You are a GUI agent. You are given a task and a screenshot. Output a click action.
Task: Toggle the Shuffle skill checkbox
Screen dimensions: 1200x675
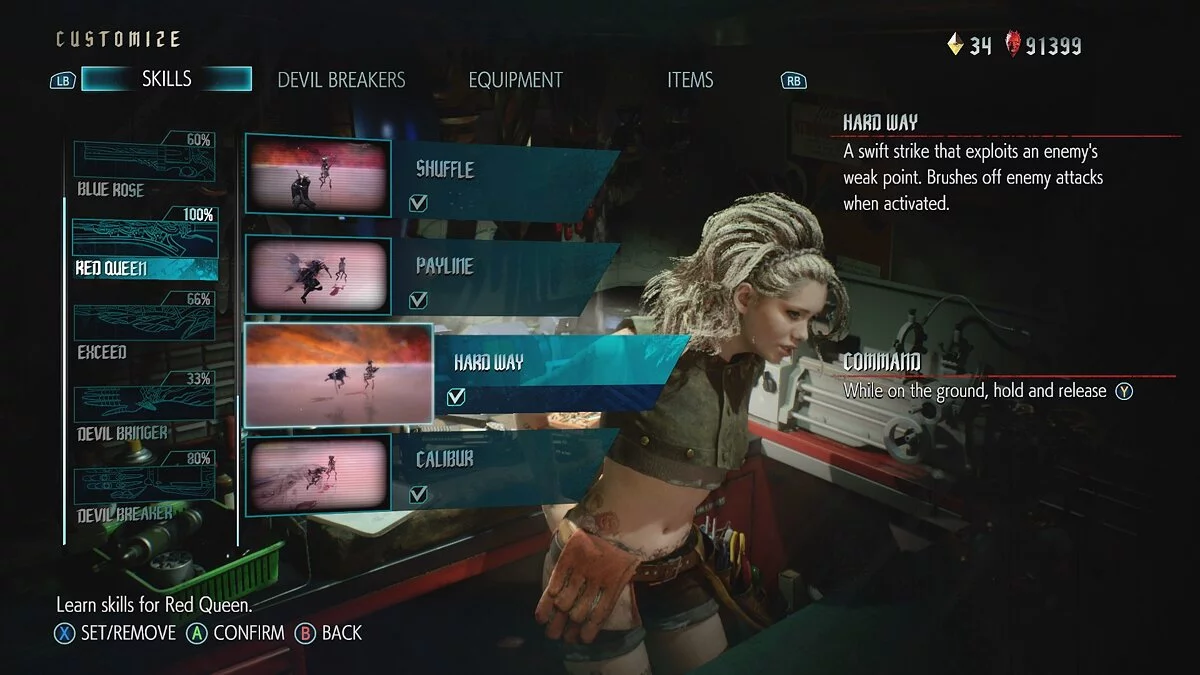419,204
